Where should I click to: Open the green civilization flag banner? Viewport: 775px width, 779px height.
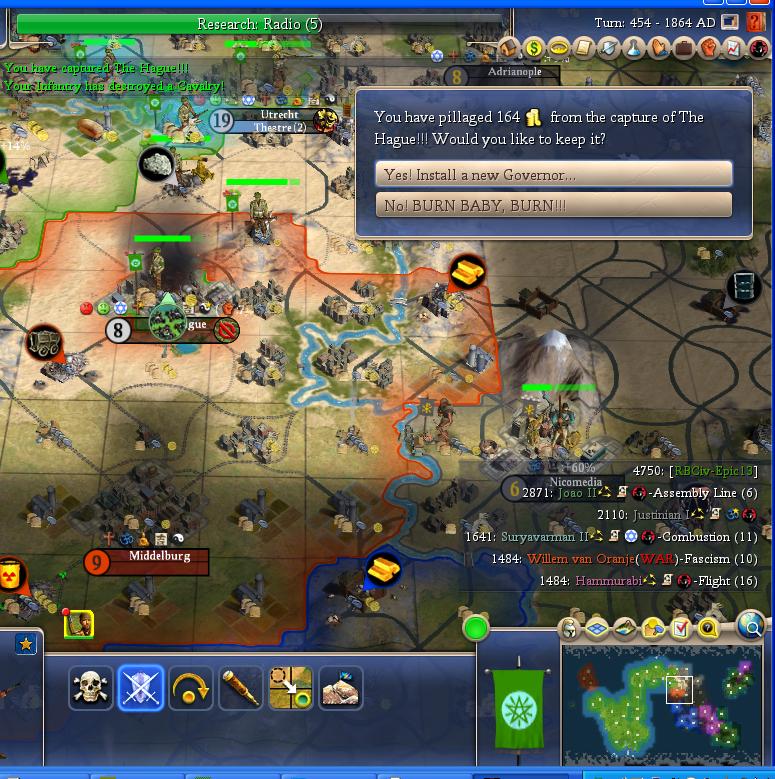click(519, 708)
